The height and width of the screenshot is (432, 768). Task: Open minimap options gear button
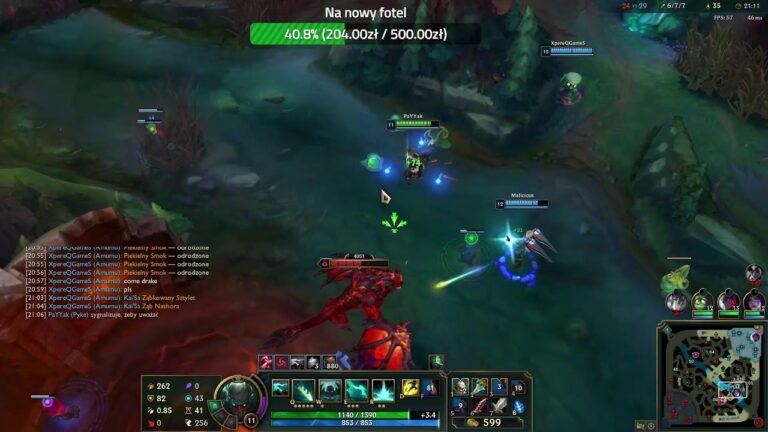(651, 426)
